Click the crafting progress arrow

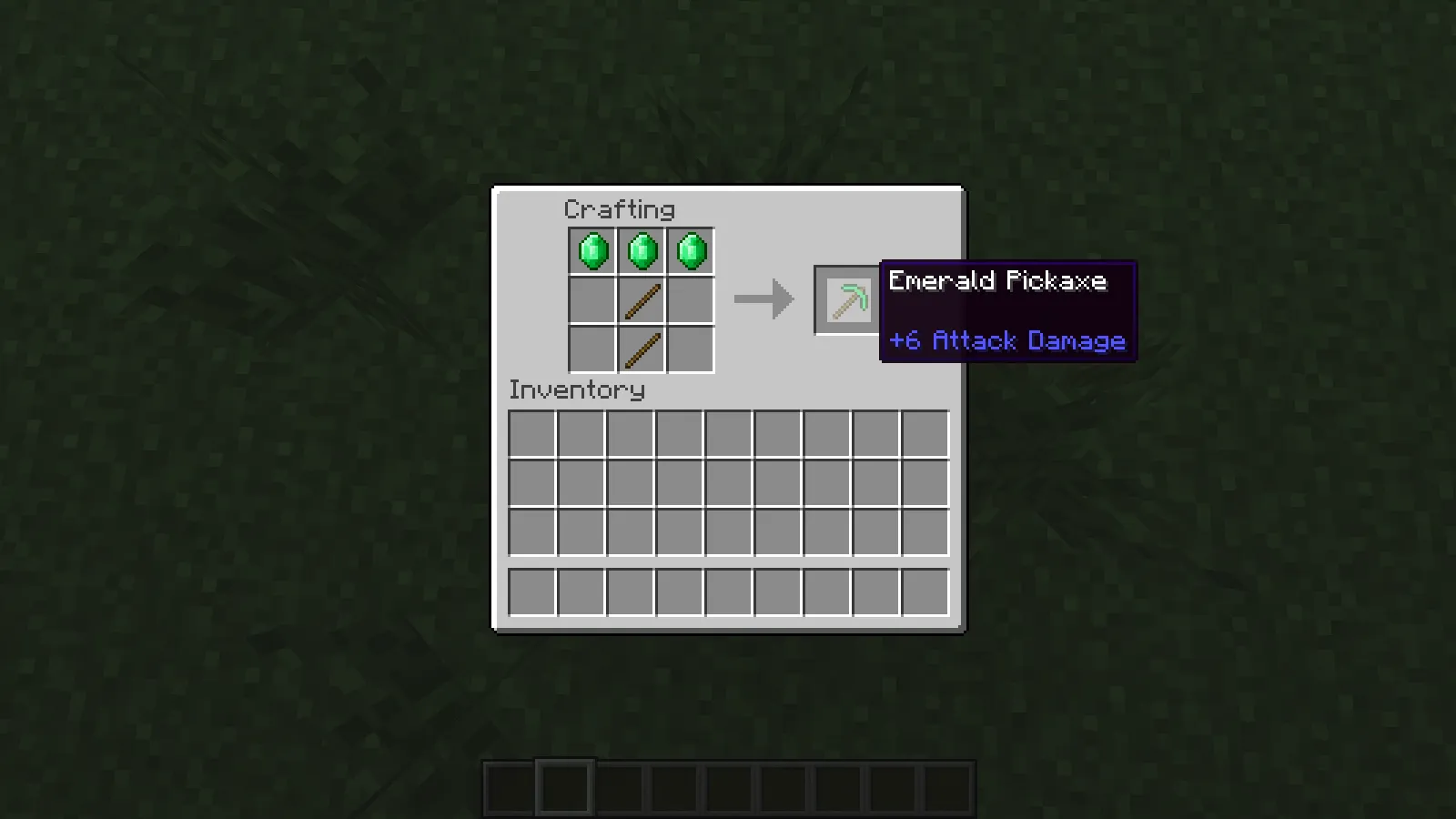(763, 298)
